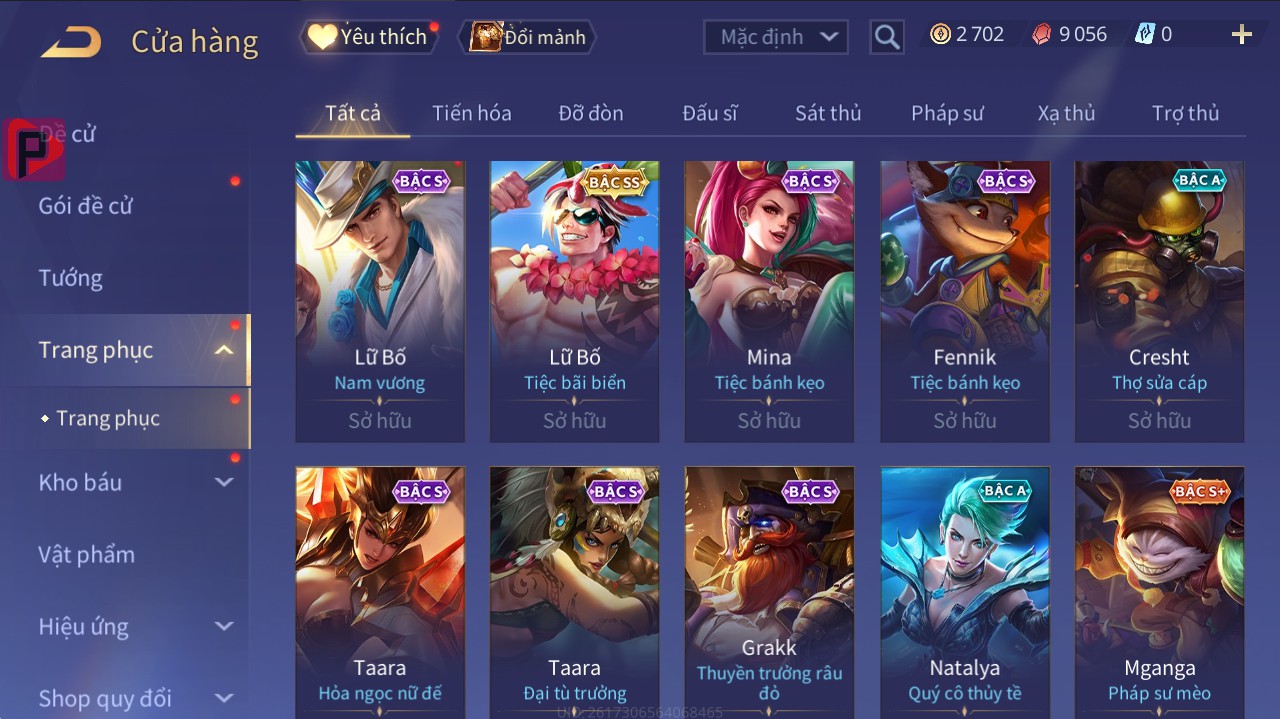Viewport: 1280px width, 719px height.
Task: Switch to the Tiến hóa tab
Action: click(471, 113)
